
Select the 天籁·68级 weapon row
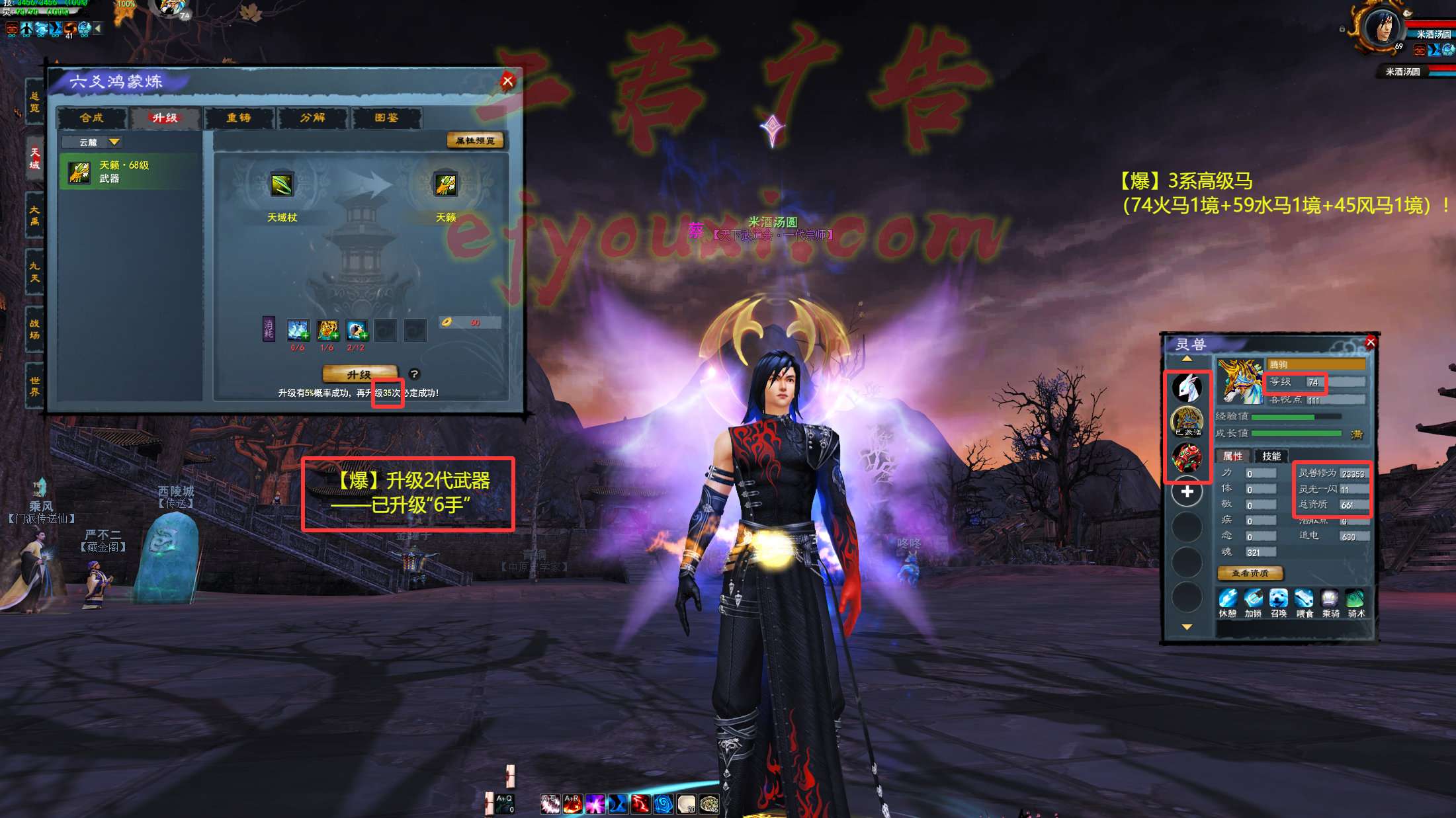click(x=129, y=172)
